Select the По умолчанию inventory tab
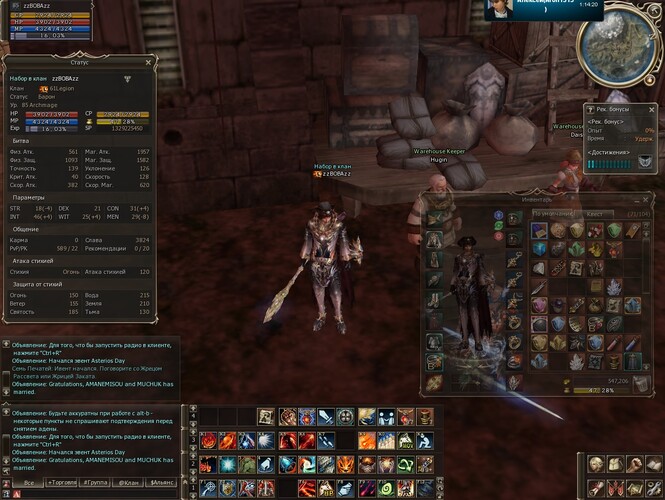 point(552,213)
